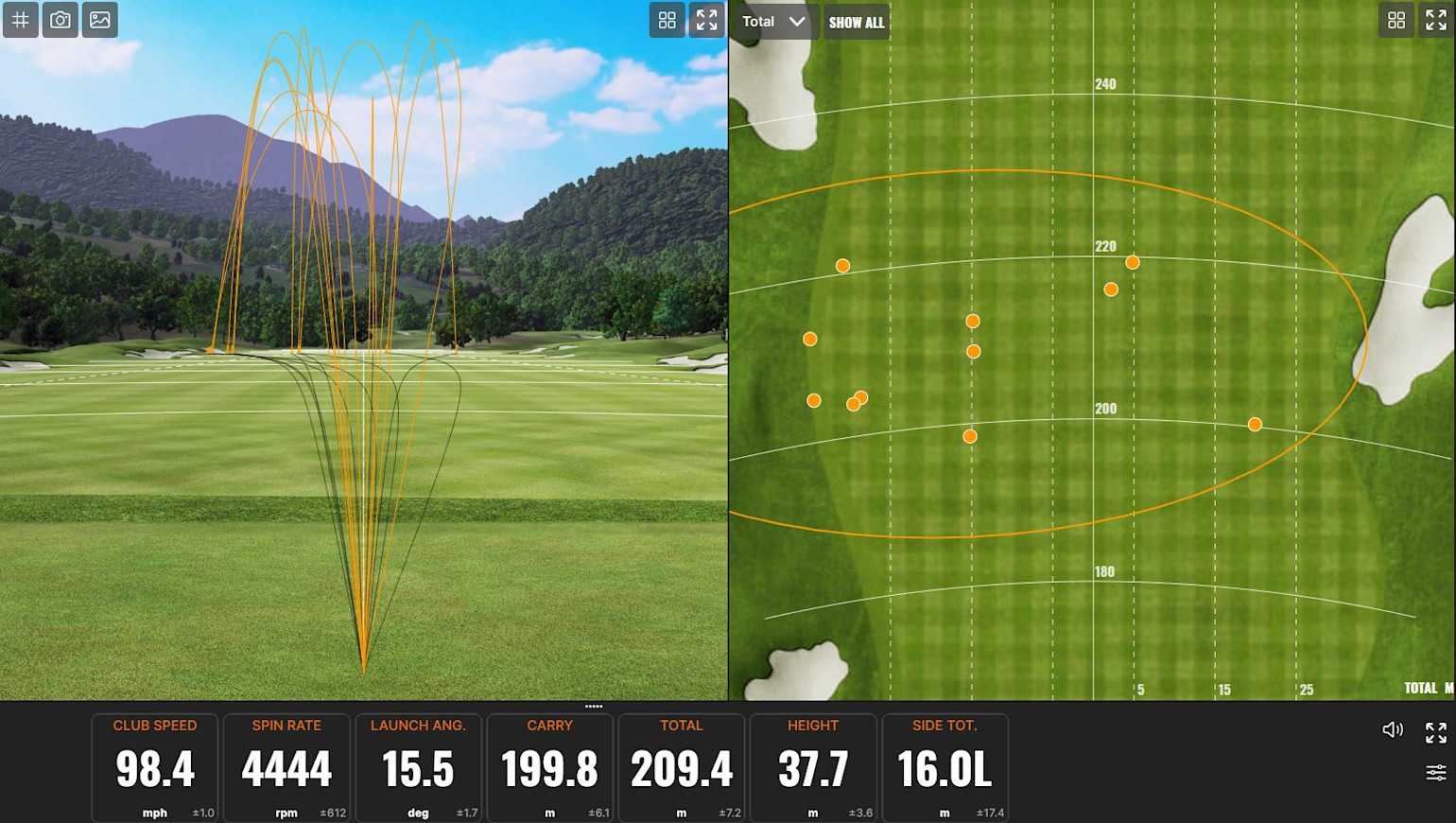Click the layout grid icon on dispersion map

click(x=1396, y=20)
